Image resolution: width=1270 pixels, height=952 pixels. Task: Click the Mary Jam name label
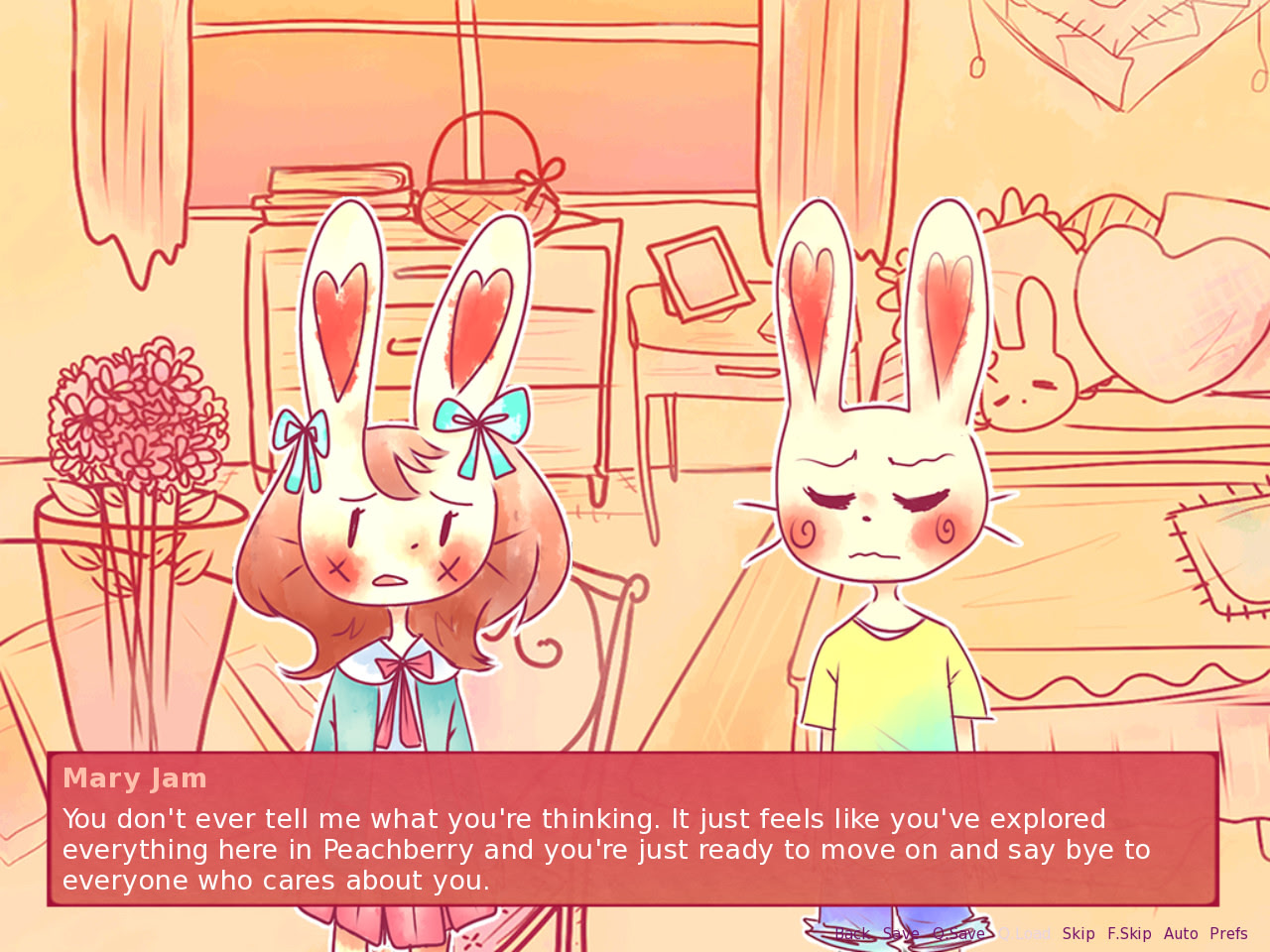coord(134,778)
